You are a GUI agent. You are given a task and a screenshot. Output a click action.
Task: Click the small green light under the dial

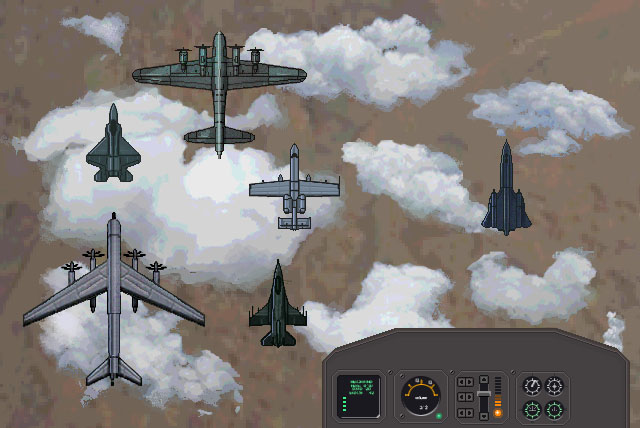pos(439,416)
